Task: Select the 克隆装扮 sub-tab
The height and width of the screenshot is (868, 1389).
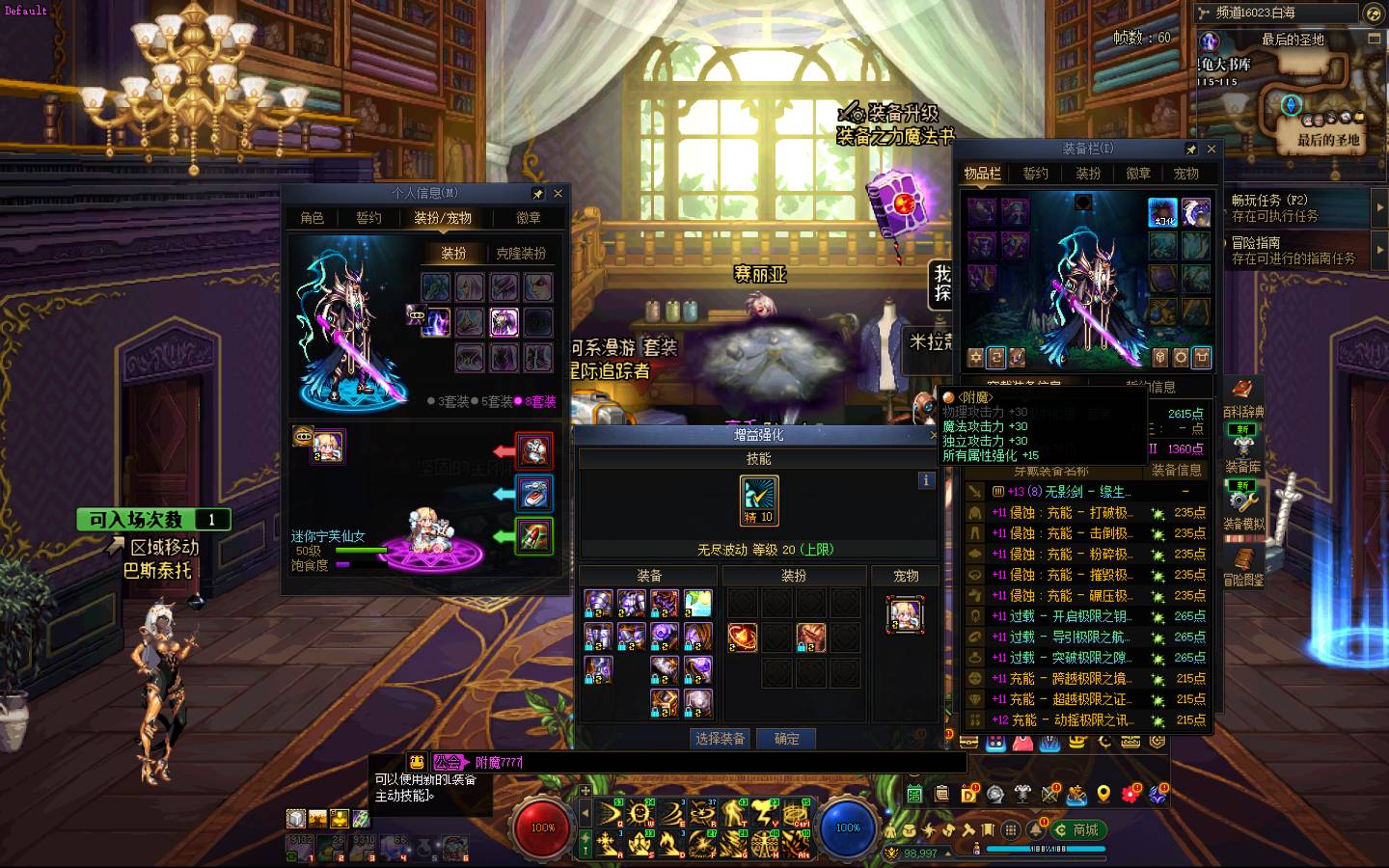Action: coord(521,254)
